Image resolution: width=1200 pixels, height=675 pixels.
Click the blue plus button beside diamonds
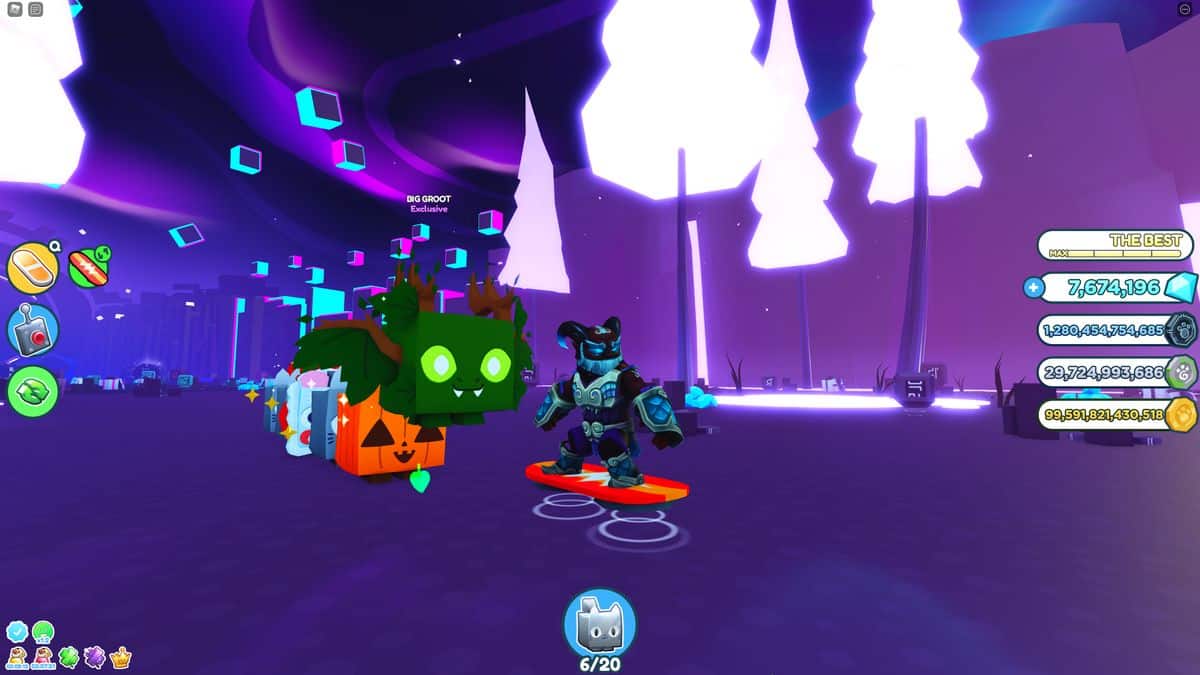click(x=1033, y=288)
